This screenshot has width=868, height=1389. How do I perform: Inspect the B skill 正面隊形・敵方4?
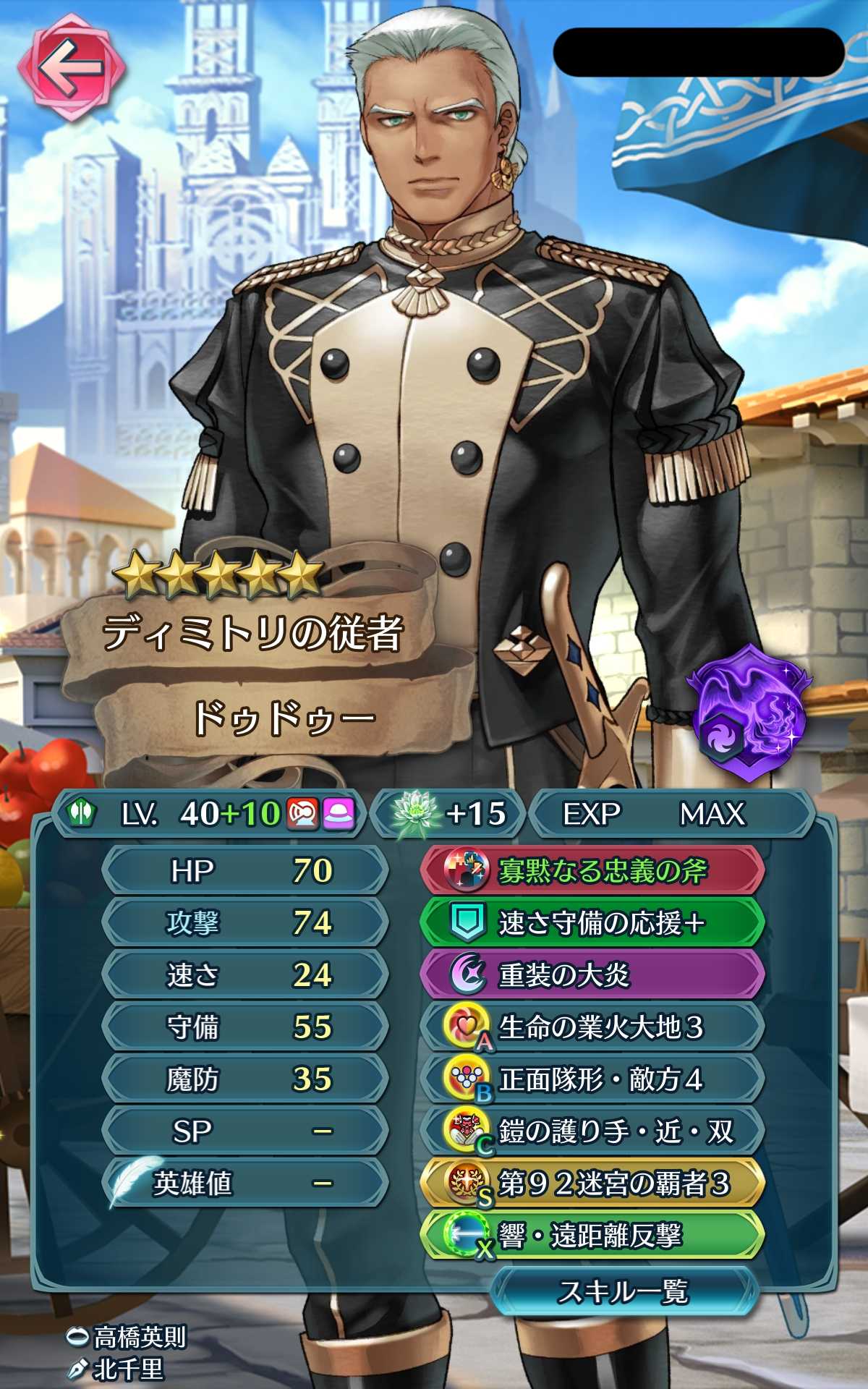point(592,1079)
